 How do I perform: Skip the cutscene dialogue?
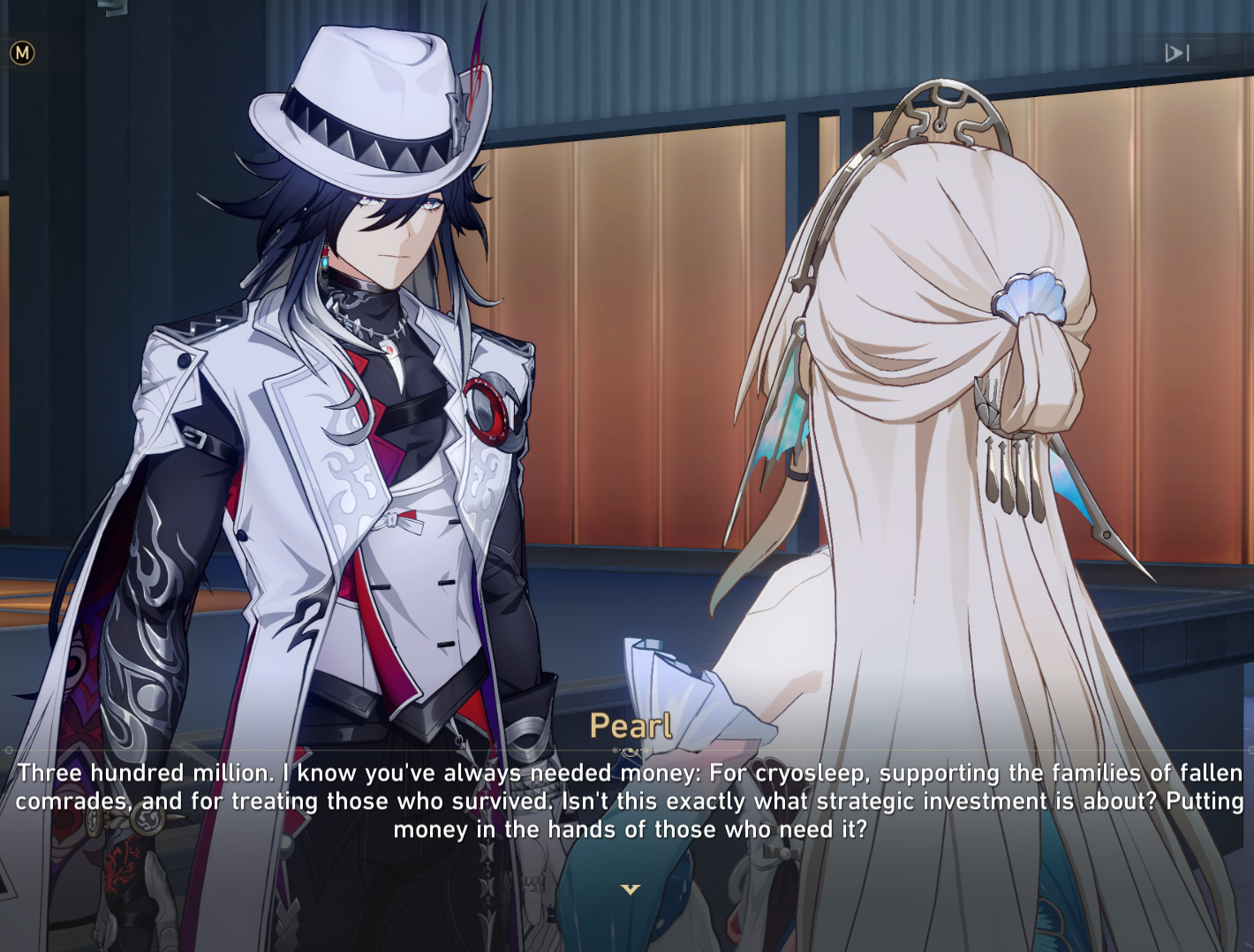(1177, 53)
